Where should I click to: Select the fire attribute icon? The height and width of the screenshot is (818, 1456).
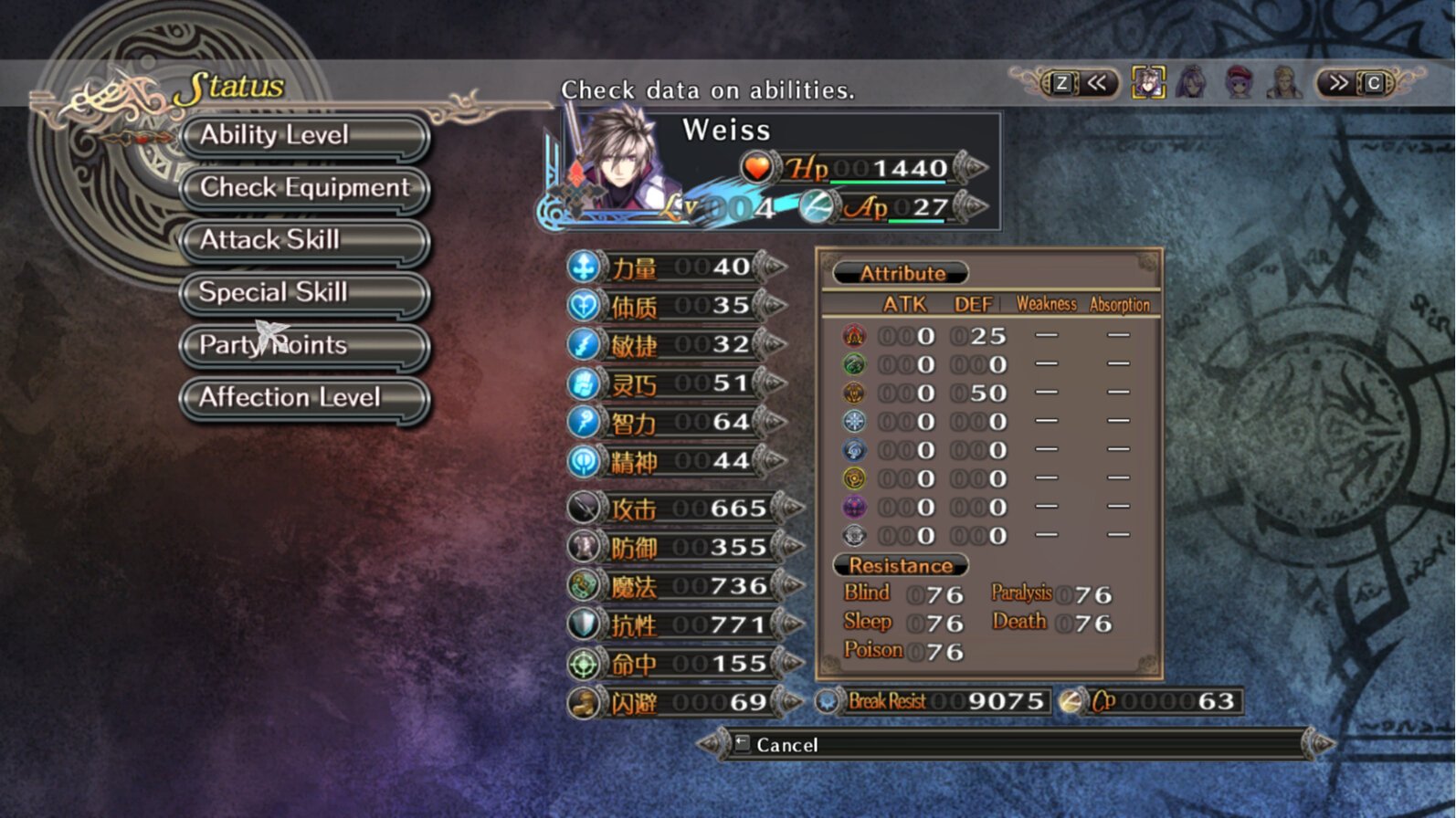[x=853, y=335]
